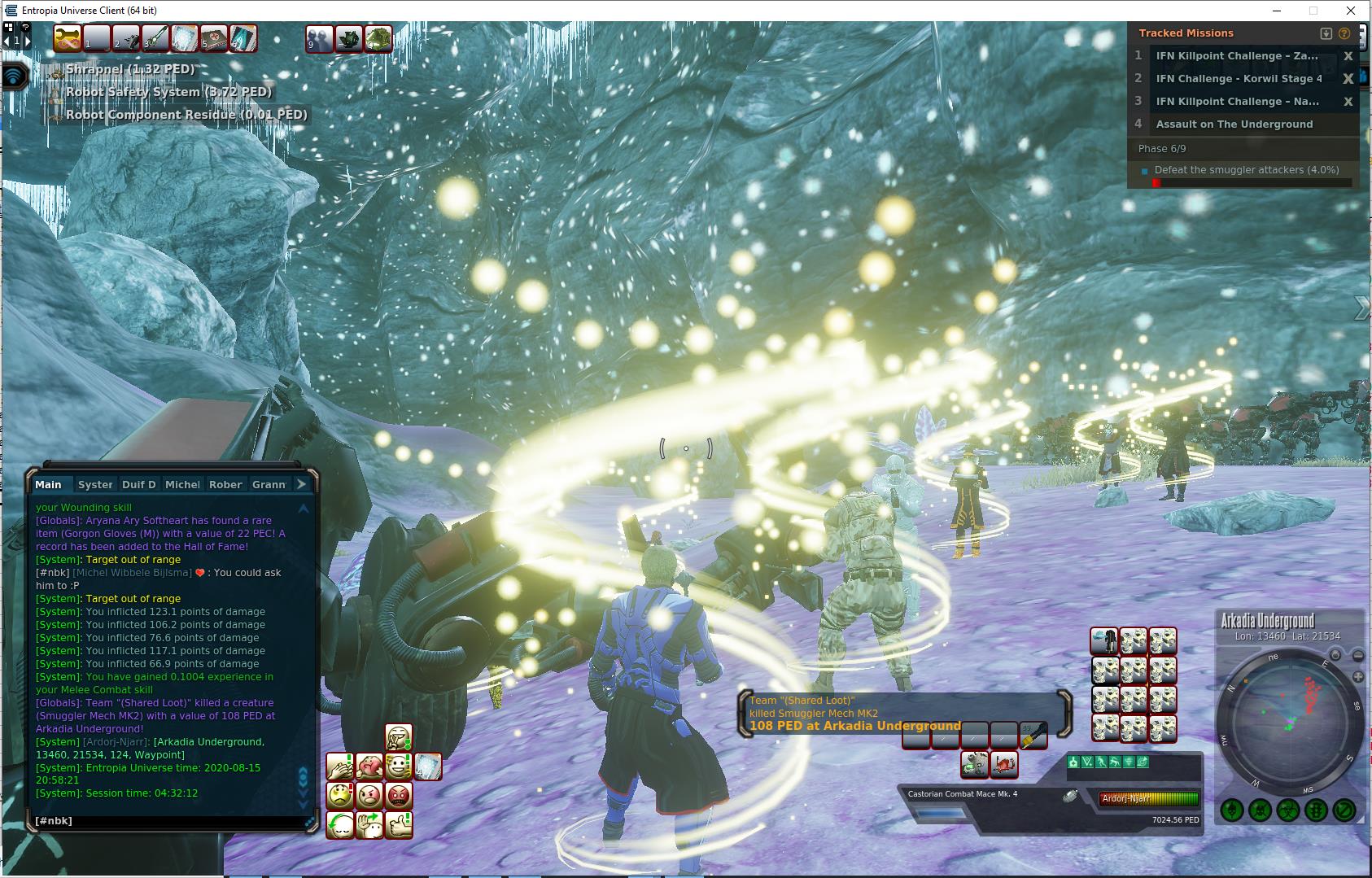
Task: Use the angry red face emote
Action: tap(399, 795)
